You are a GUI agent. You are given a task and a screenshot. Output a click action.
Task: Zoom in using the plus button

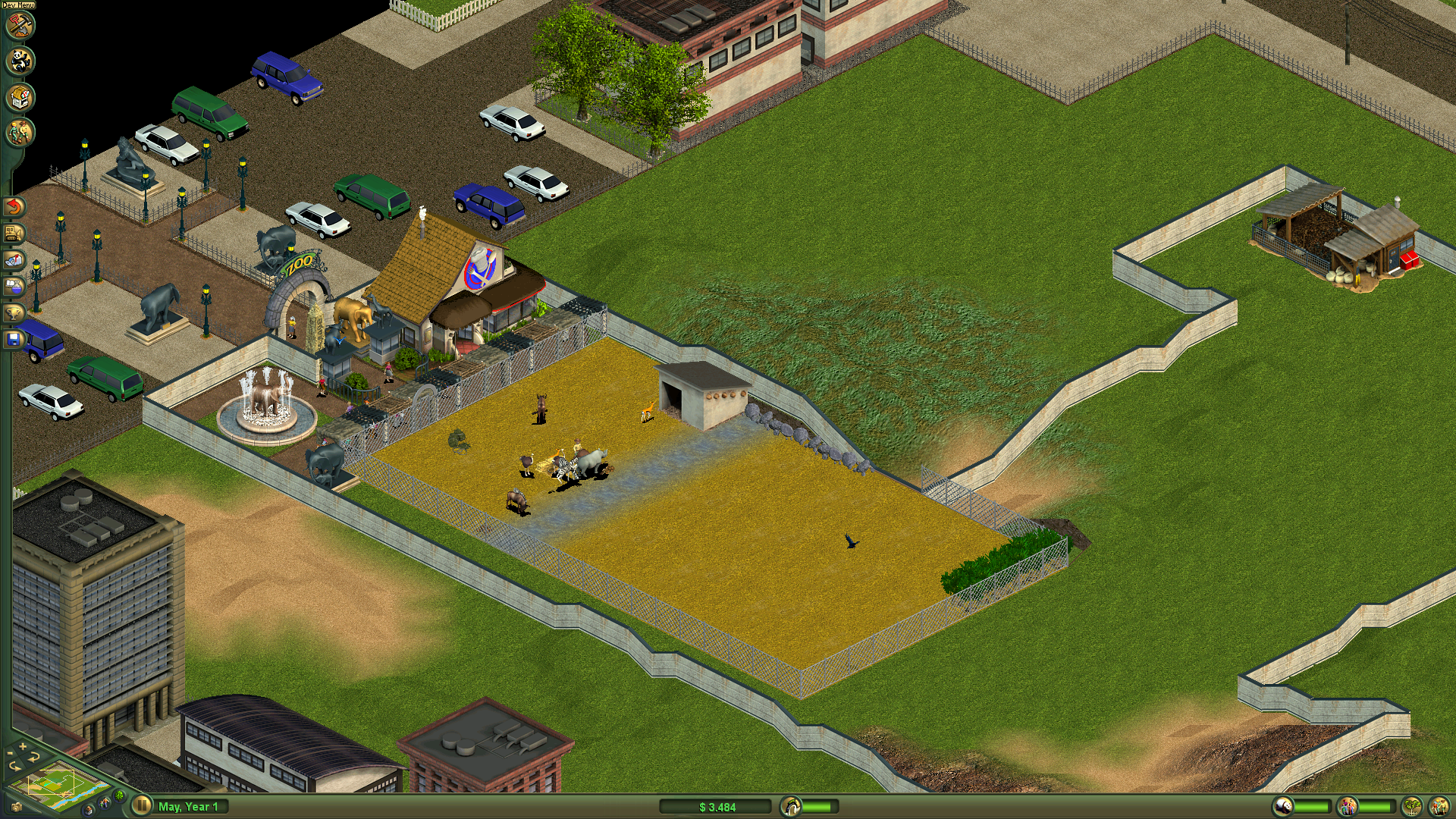(22, 746)
